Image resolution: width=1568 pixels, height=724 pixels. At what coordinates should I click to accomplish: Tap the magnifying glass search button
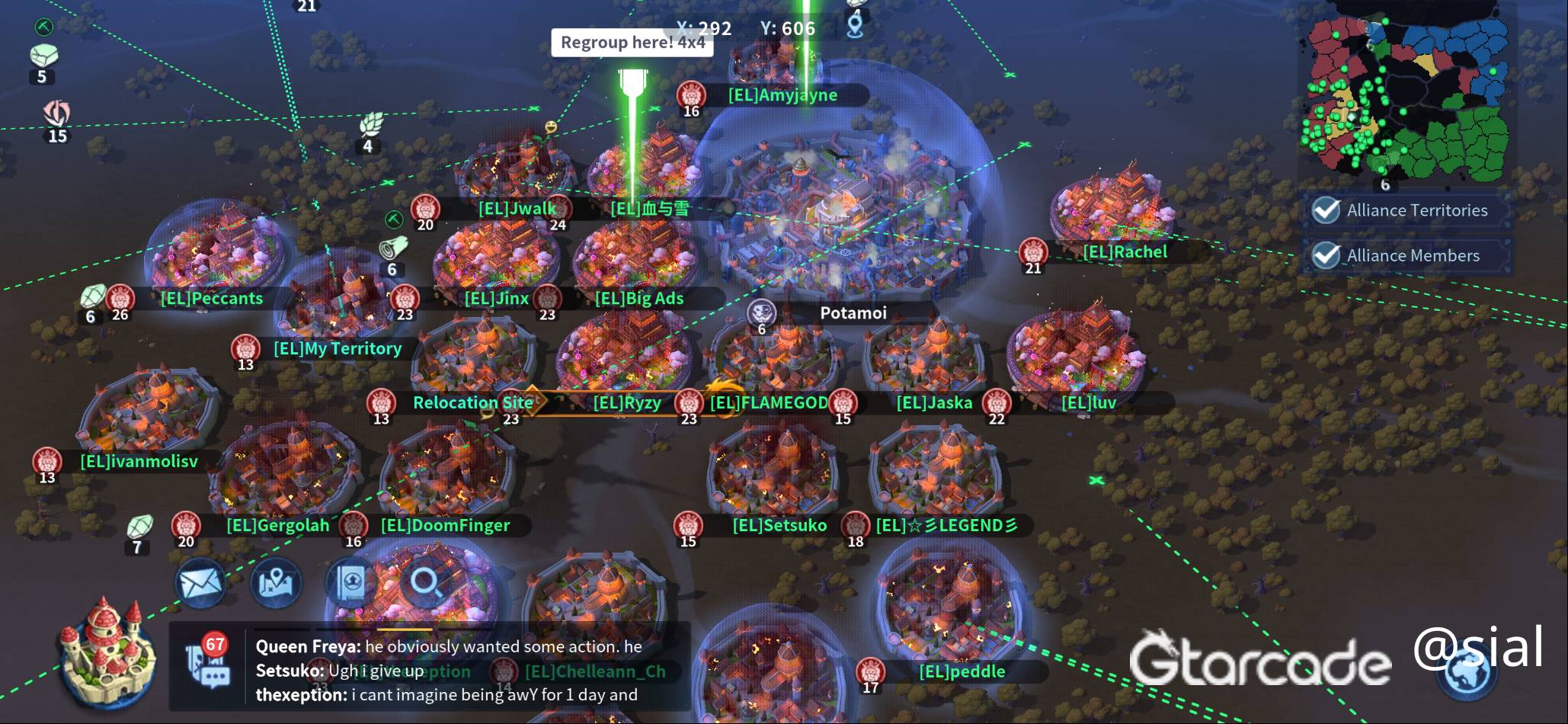point(426,584)
